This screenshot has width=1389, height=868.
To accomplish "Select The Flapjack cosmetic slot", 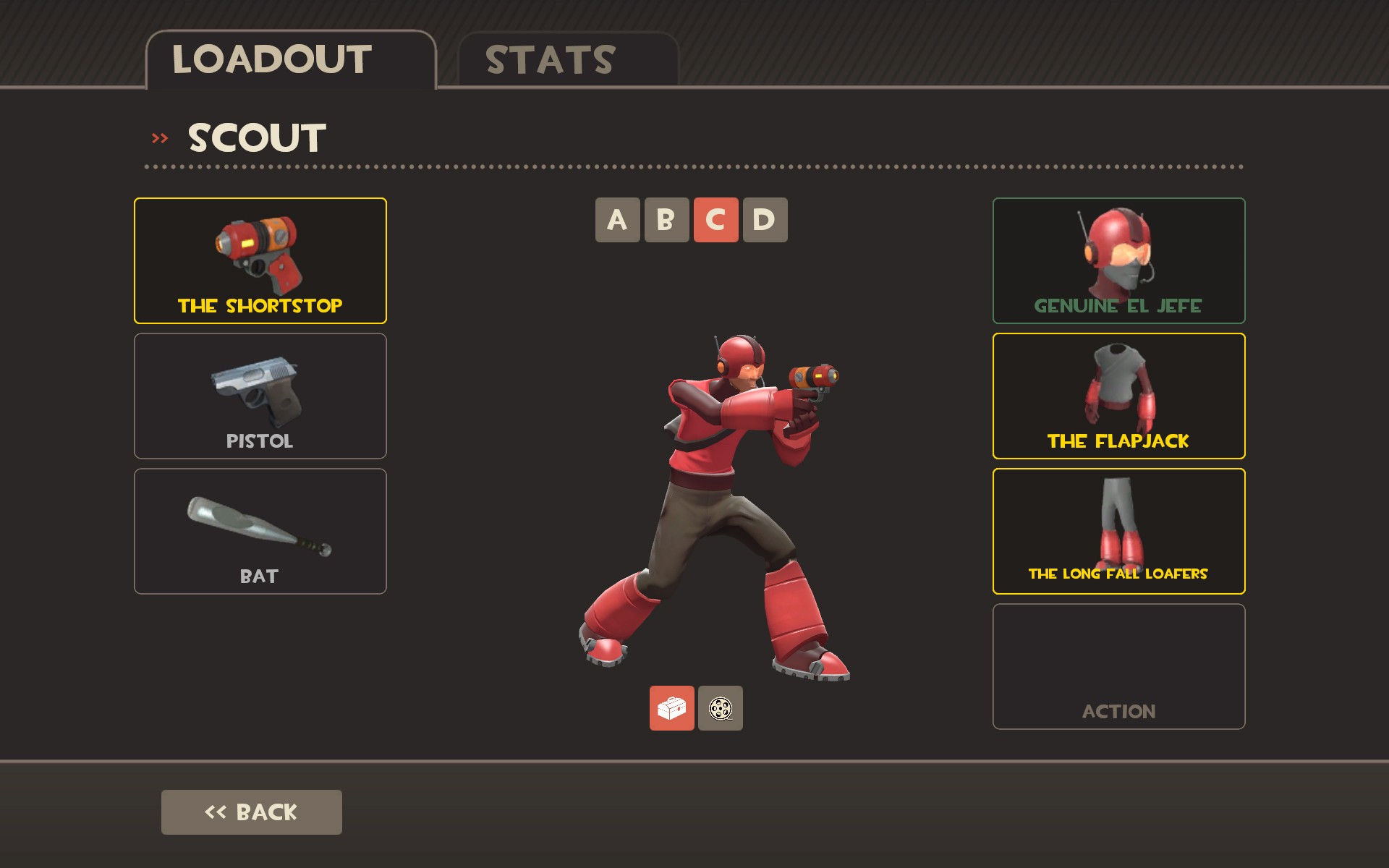I will (1118, 396).
